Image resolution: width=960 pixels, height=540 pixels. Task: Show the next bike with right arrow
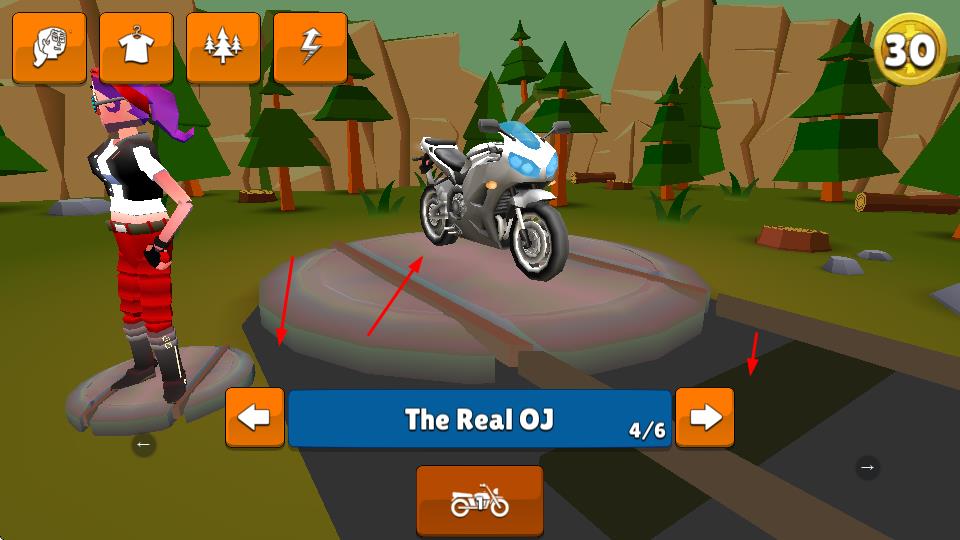pos(705,417)
